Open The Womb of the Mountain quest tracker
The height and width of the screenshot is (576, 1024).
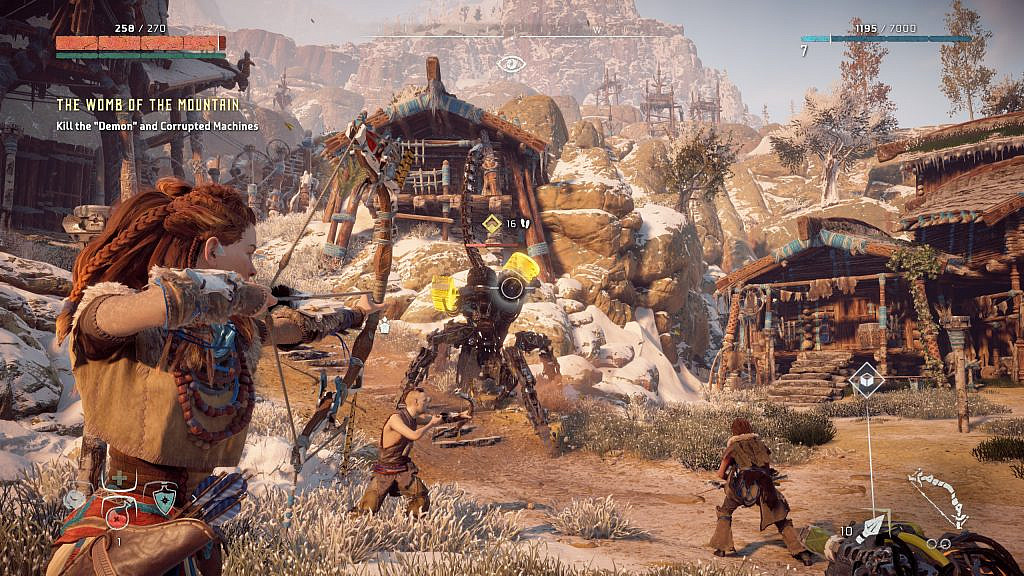(x=147, y=104)
